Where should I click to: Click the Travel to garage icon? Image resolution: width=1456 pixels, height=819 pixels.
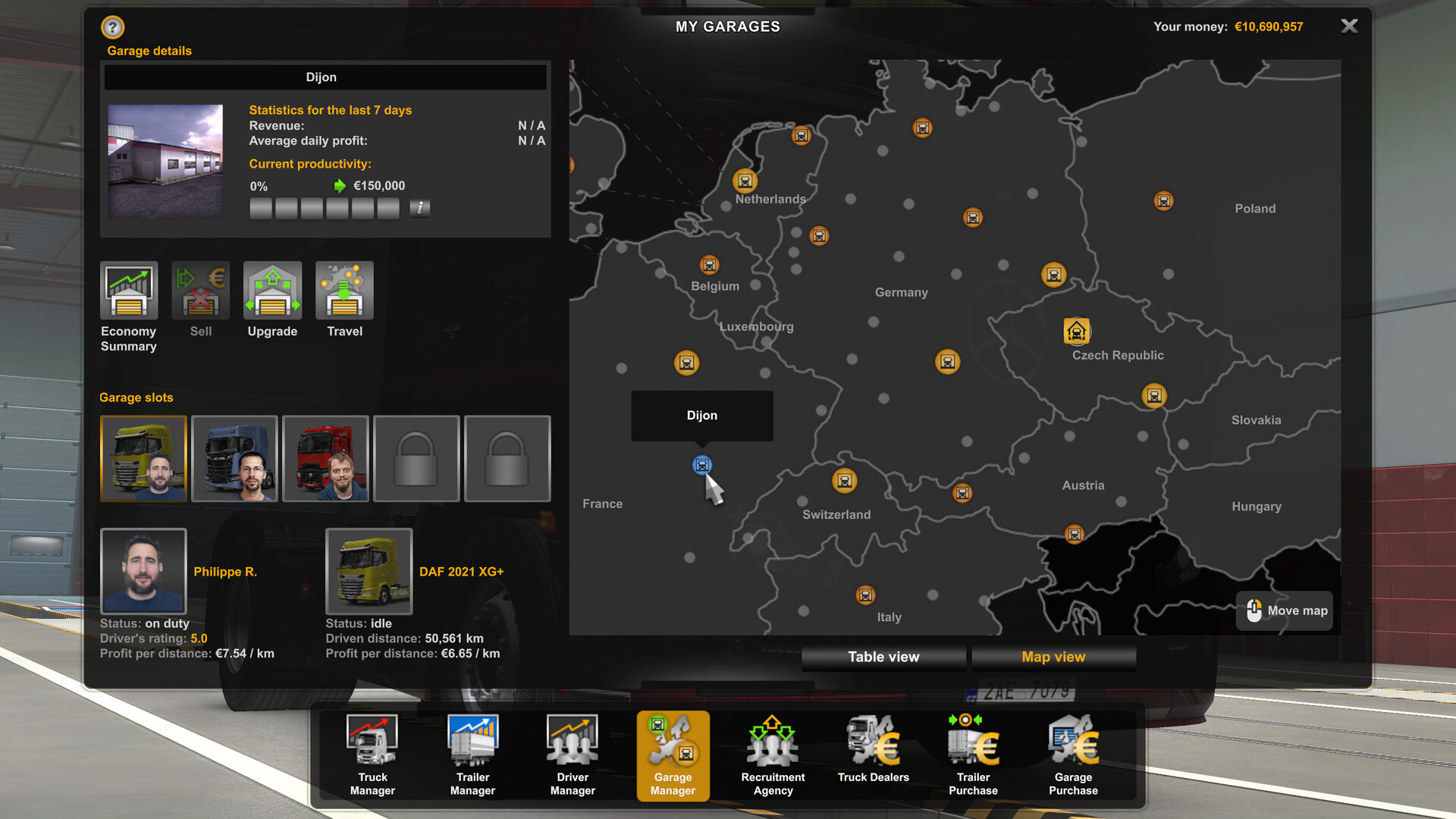tap(344, 292)
